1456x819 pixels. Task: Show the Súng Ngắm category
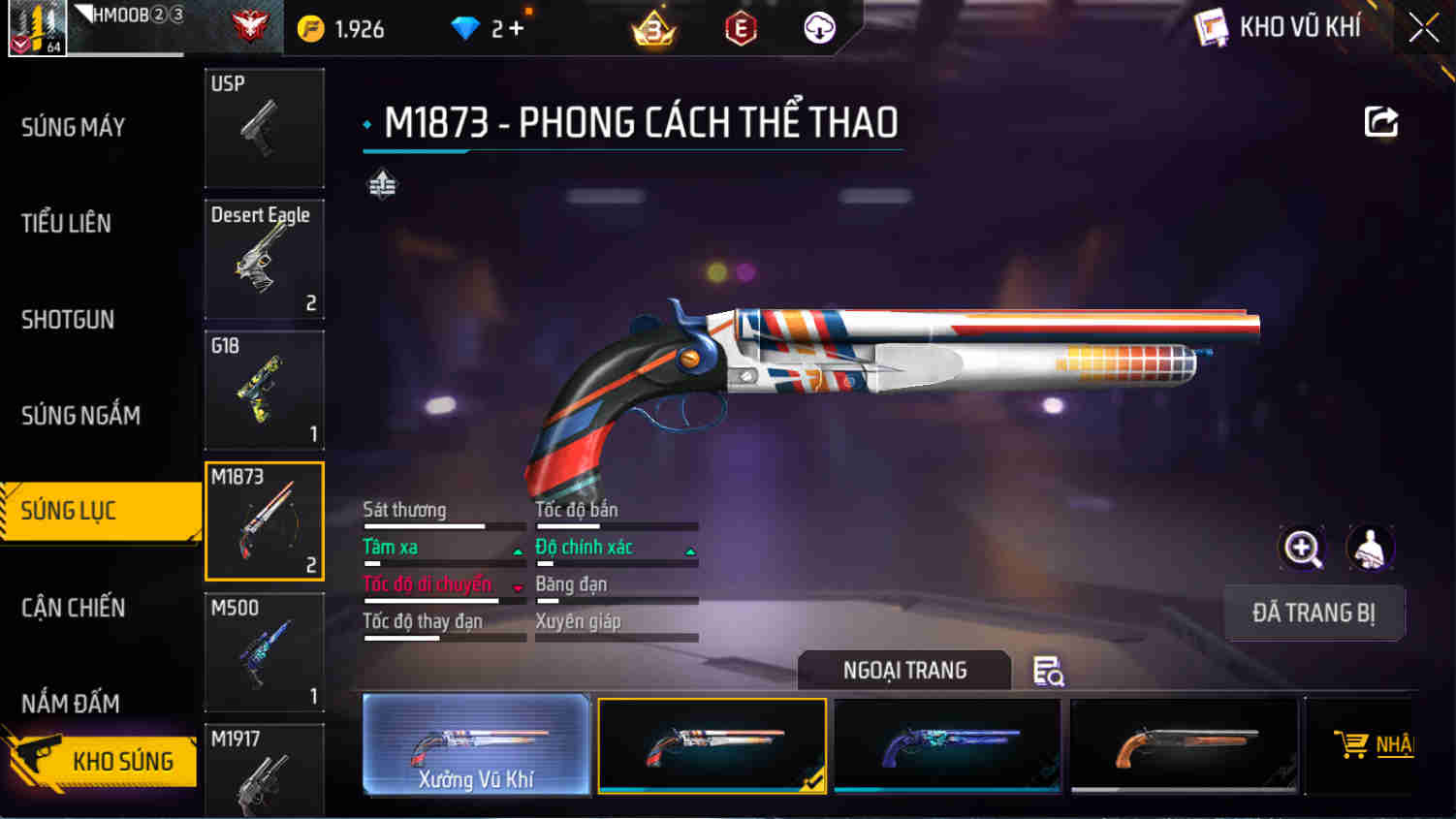tap(80, 415)
